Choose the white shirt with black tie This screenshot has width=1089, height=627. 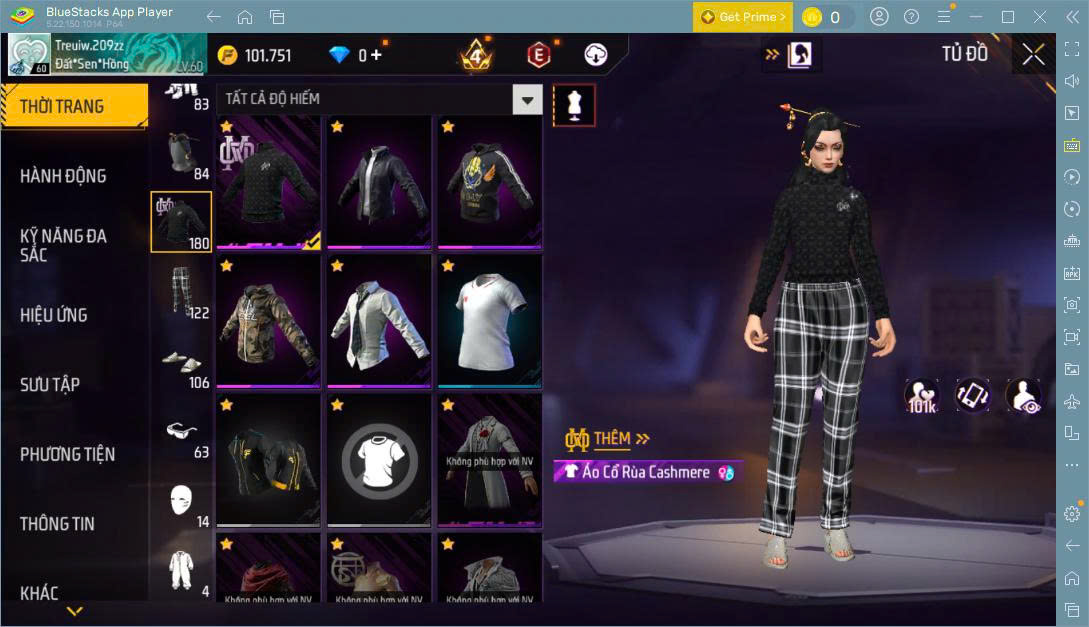click(379, 321)
